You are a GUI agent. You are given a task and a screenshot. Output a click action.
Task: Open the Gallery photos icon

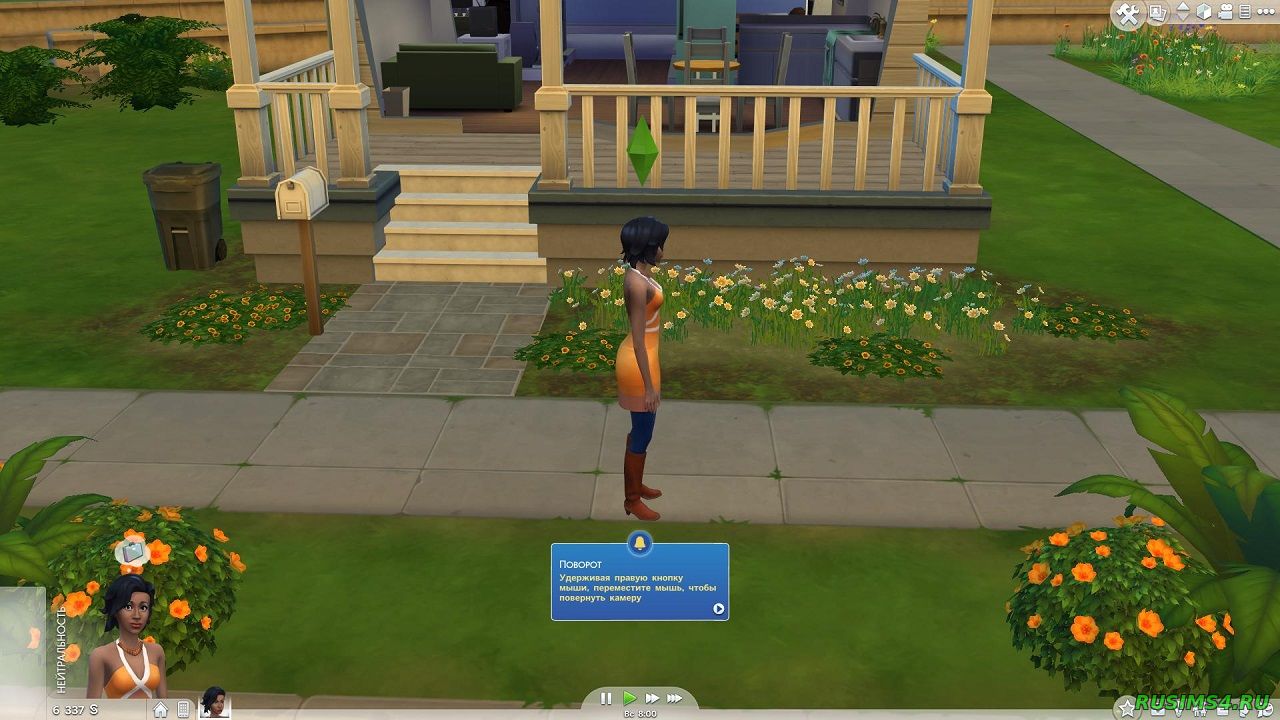[1158, 12]
